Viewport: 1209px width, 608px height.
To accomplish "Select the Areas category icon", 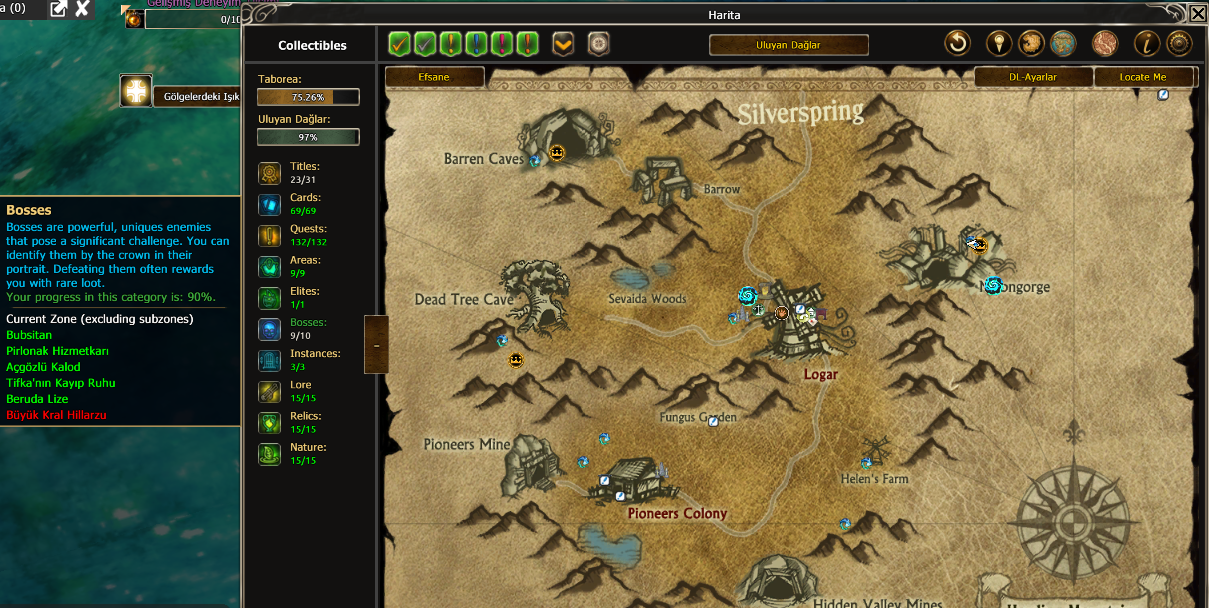I will click(269, 267).
